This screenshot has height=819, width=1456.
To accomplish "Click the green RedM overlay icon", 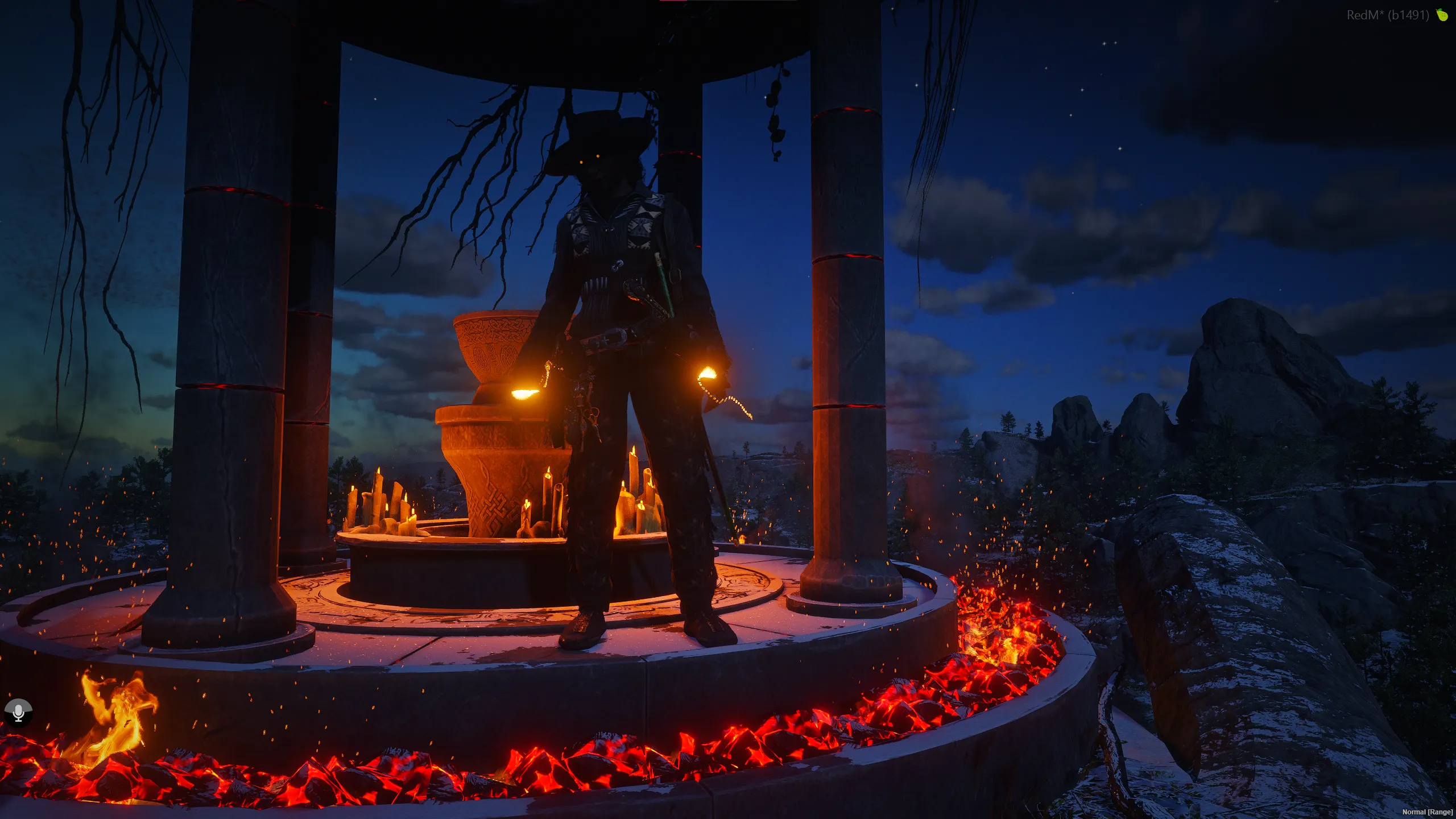I will pyautogui.click(x=1442, y=15).
